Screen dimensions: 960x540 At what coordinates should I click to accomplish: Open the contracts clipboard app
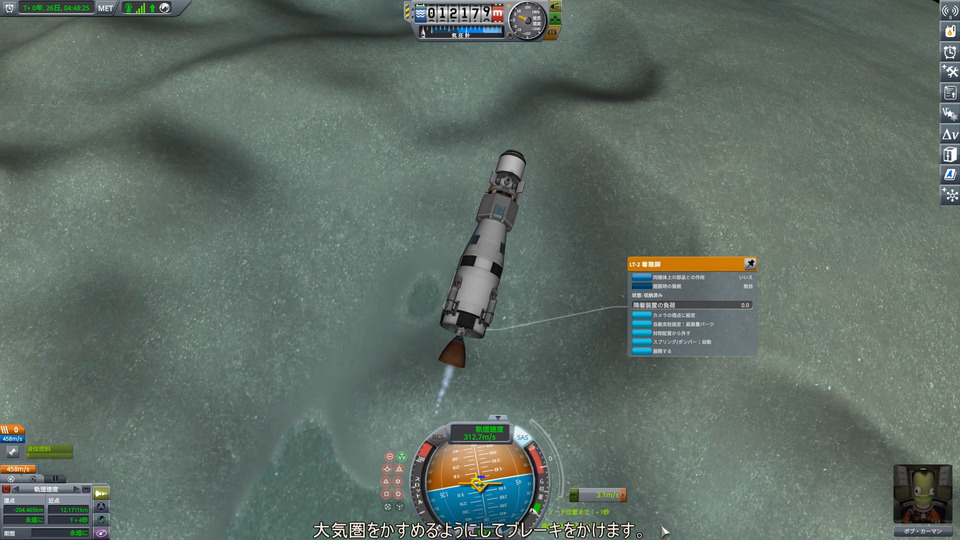point(949,92)
